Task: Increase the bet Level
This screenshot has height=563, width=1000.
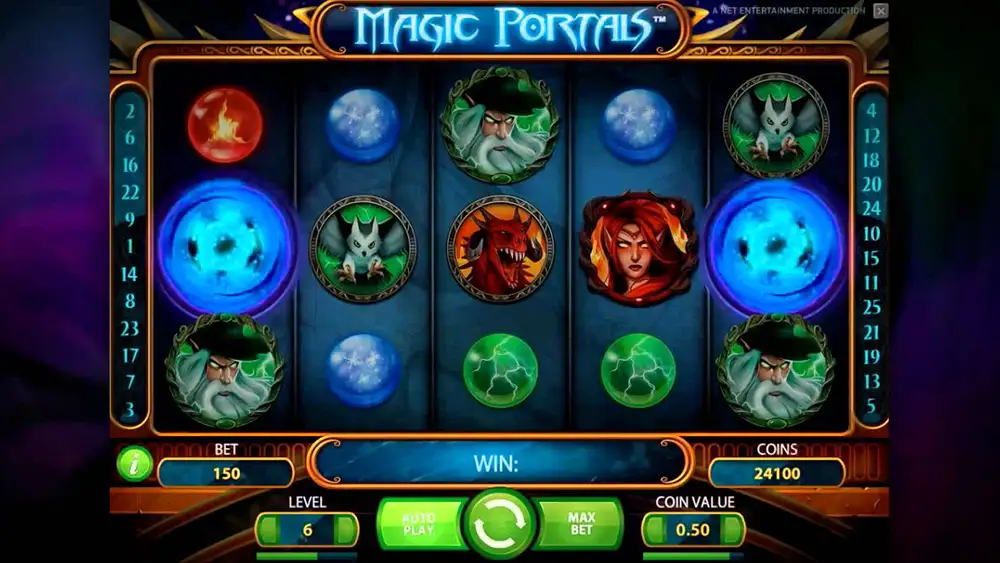Action: pos(347,529)
